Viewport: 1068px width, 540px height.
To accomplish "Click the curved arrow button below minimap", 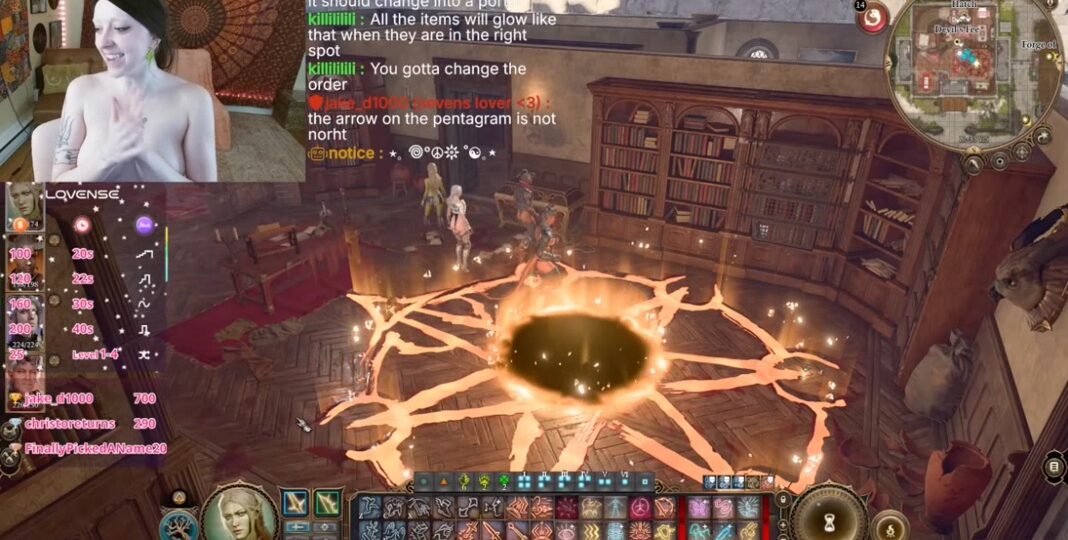I will click(1043, 135).
